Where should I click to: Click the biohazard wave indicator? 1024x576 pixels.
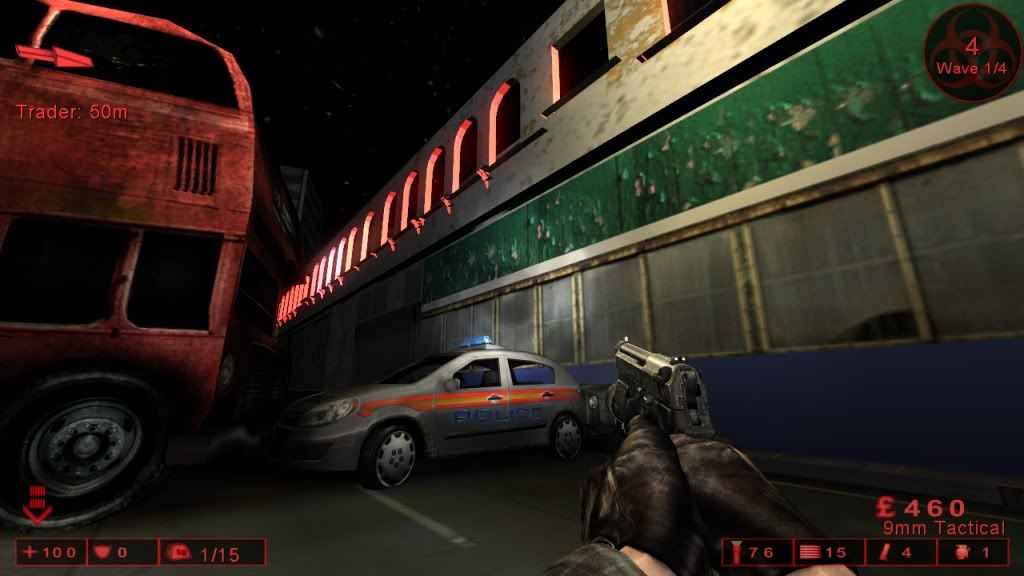point(968,48)
